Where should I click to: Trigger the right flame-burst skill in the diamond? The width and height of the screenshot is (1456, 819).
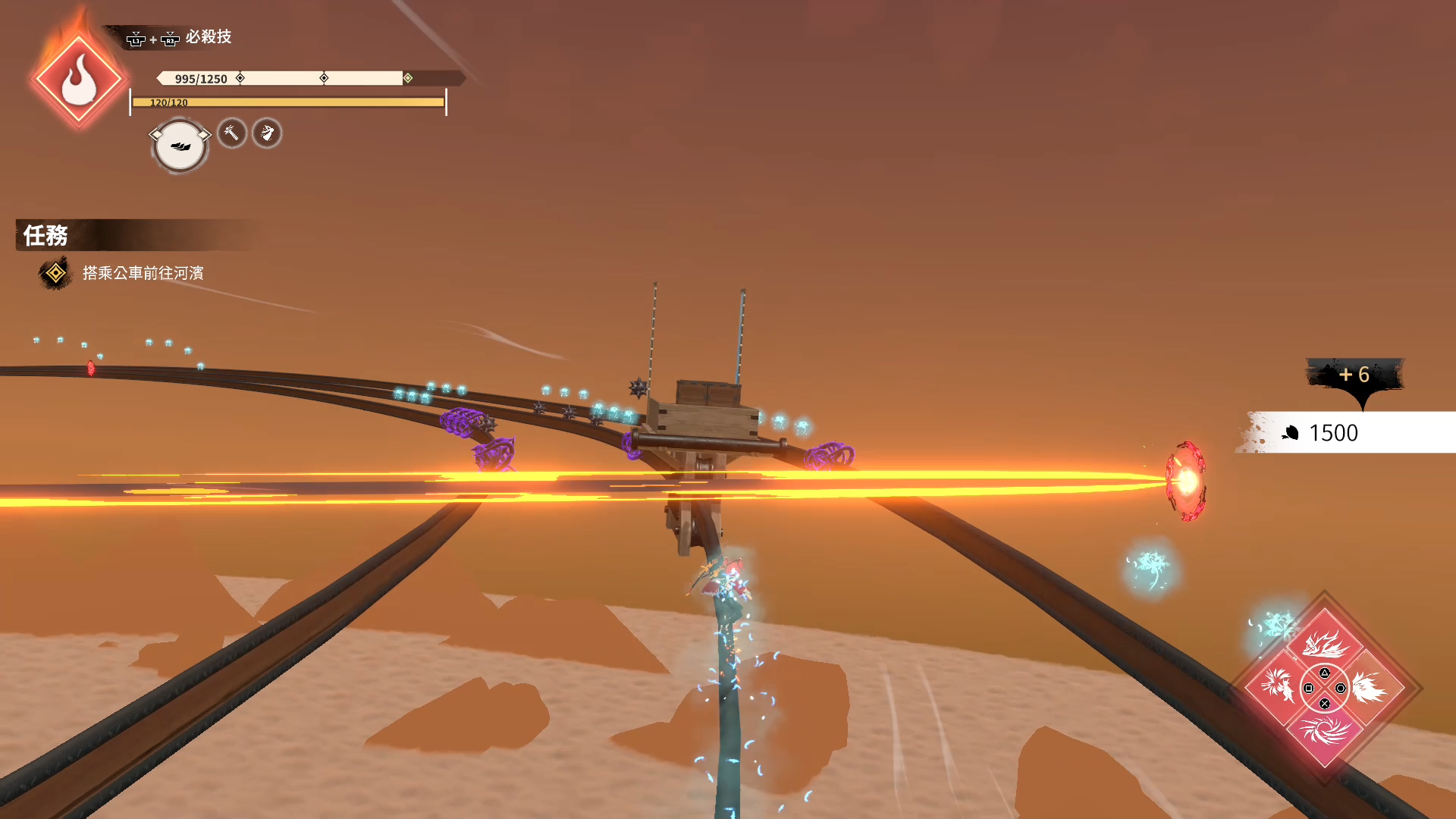point(1370,688)
